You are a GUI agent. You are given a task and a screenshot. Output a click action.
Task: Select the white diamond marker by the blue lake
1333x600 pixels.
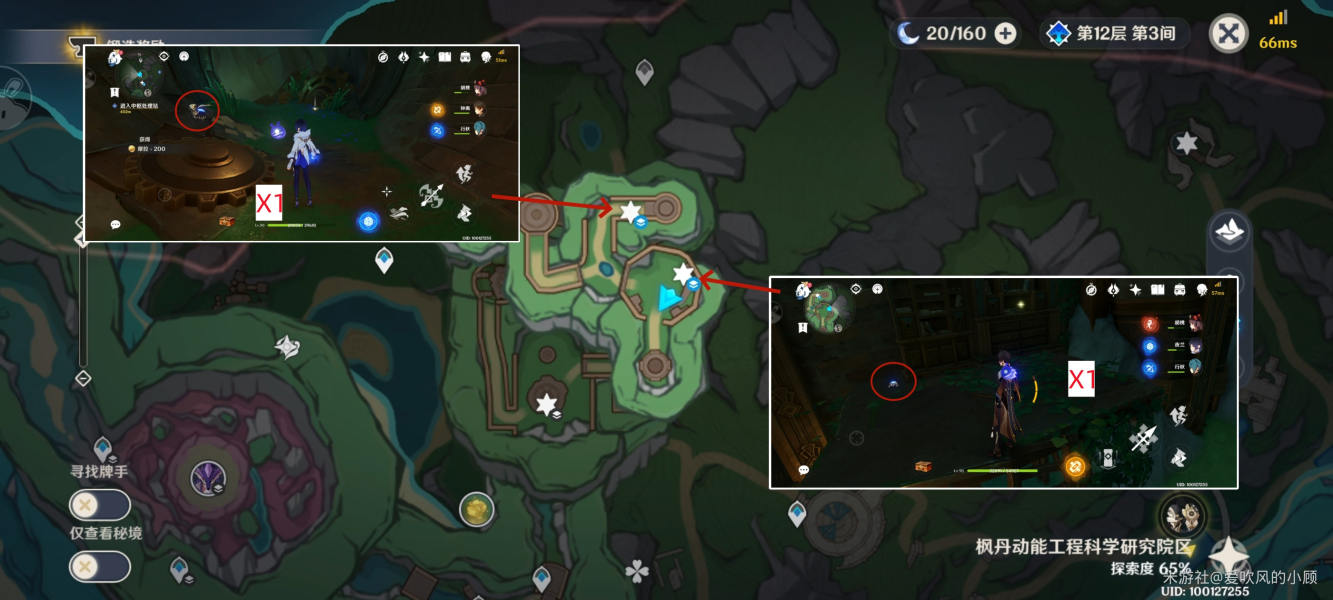(288, 347)
